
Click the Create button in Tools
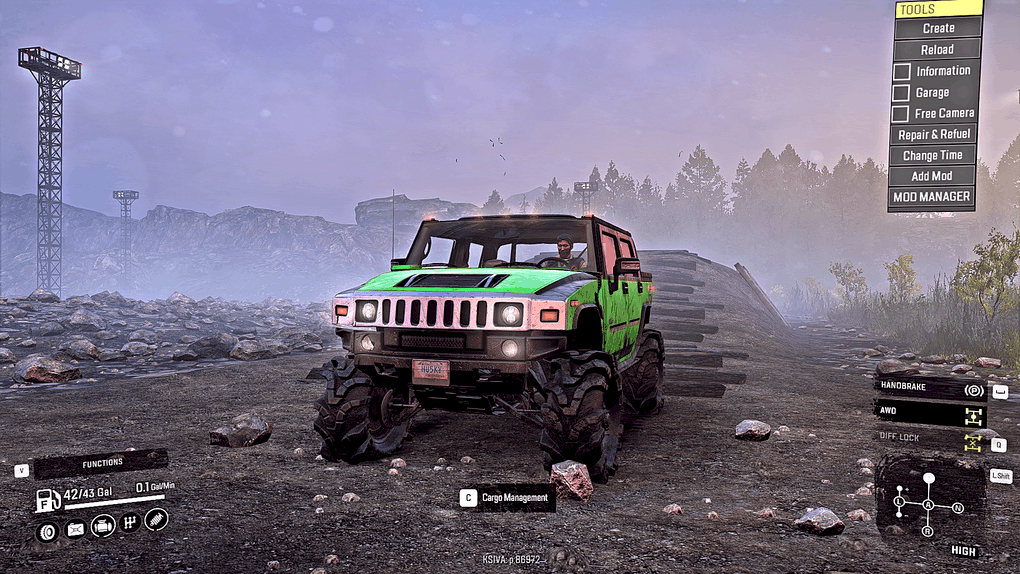pos(937,28)
